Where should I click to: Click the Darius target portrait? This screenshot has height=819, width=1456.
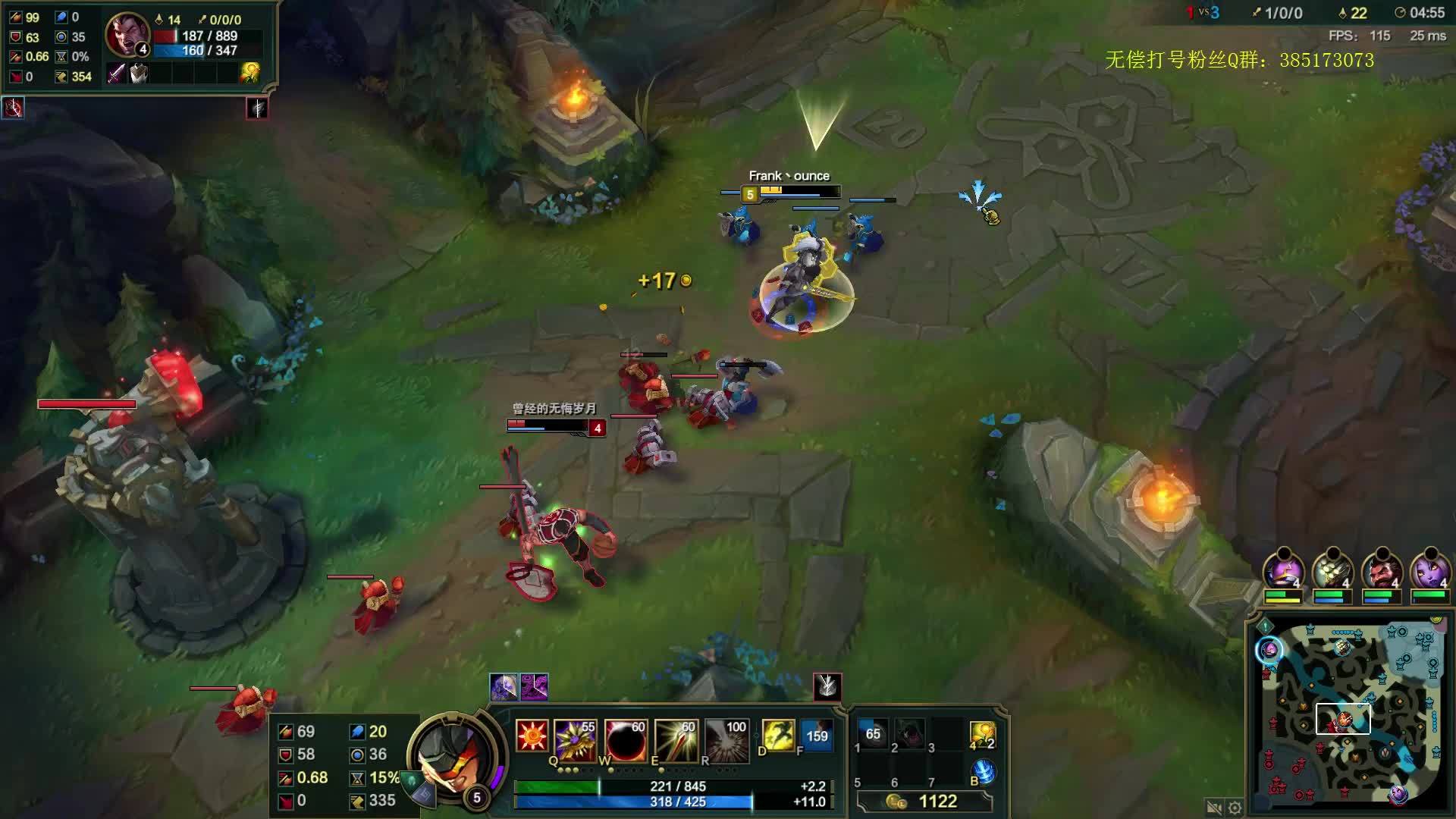126,35
